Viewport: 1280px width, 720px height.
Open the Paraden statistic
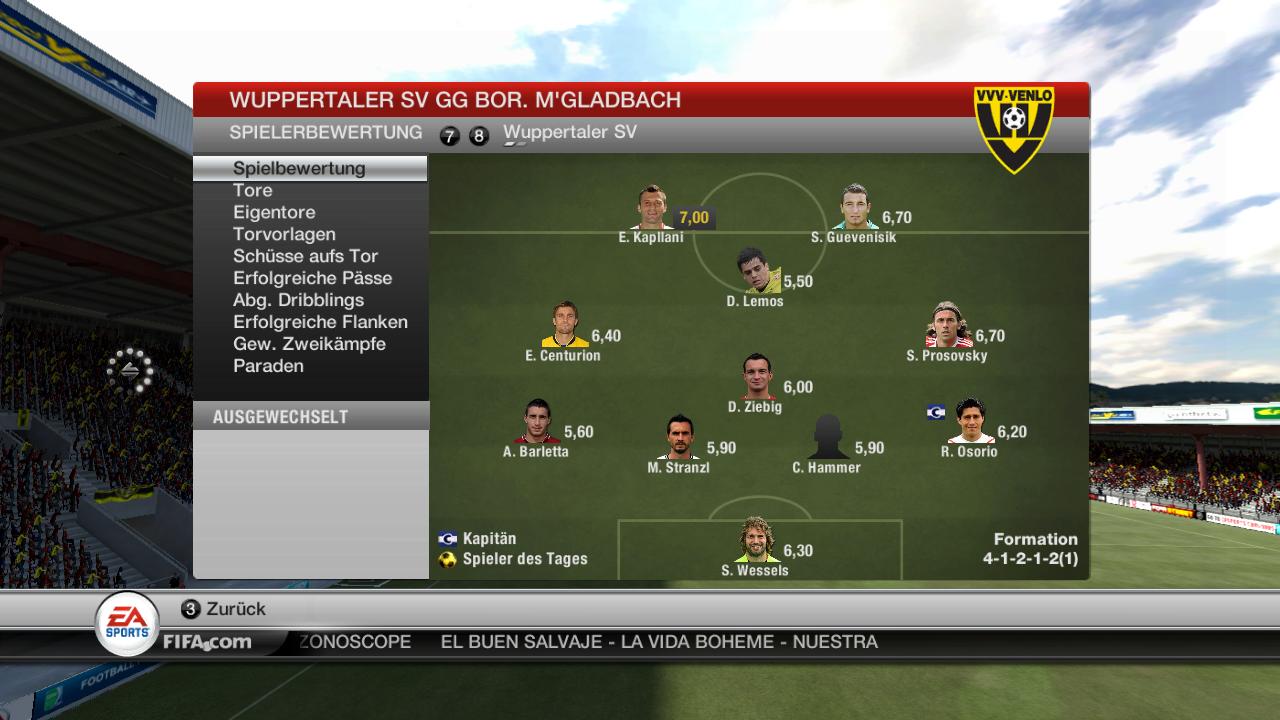point(268,366)
